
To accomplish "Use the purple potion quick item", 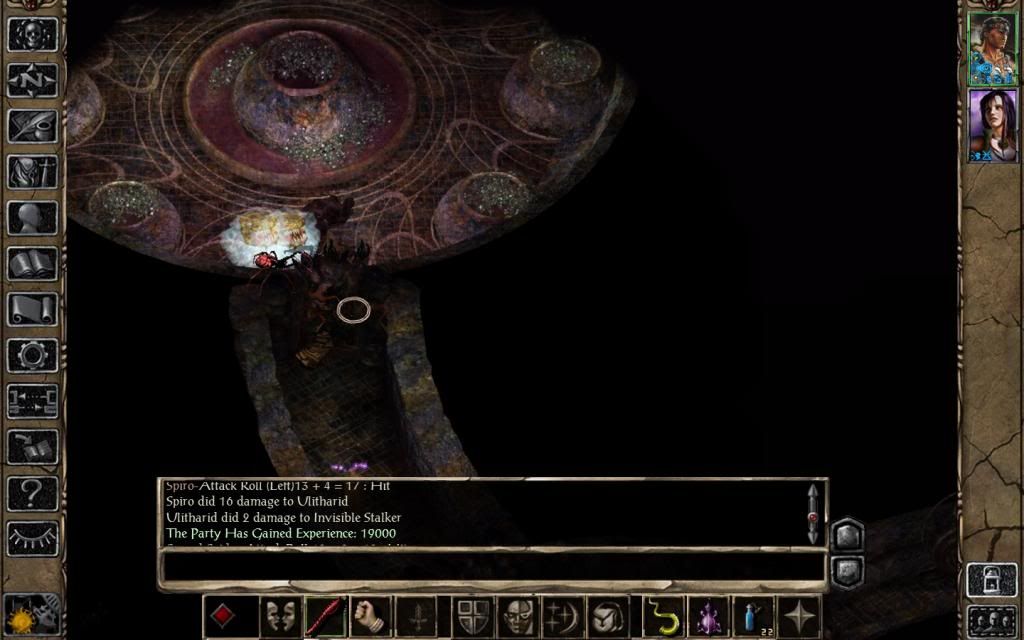I will (x=708, y=616).
